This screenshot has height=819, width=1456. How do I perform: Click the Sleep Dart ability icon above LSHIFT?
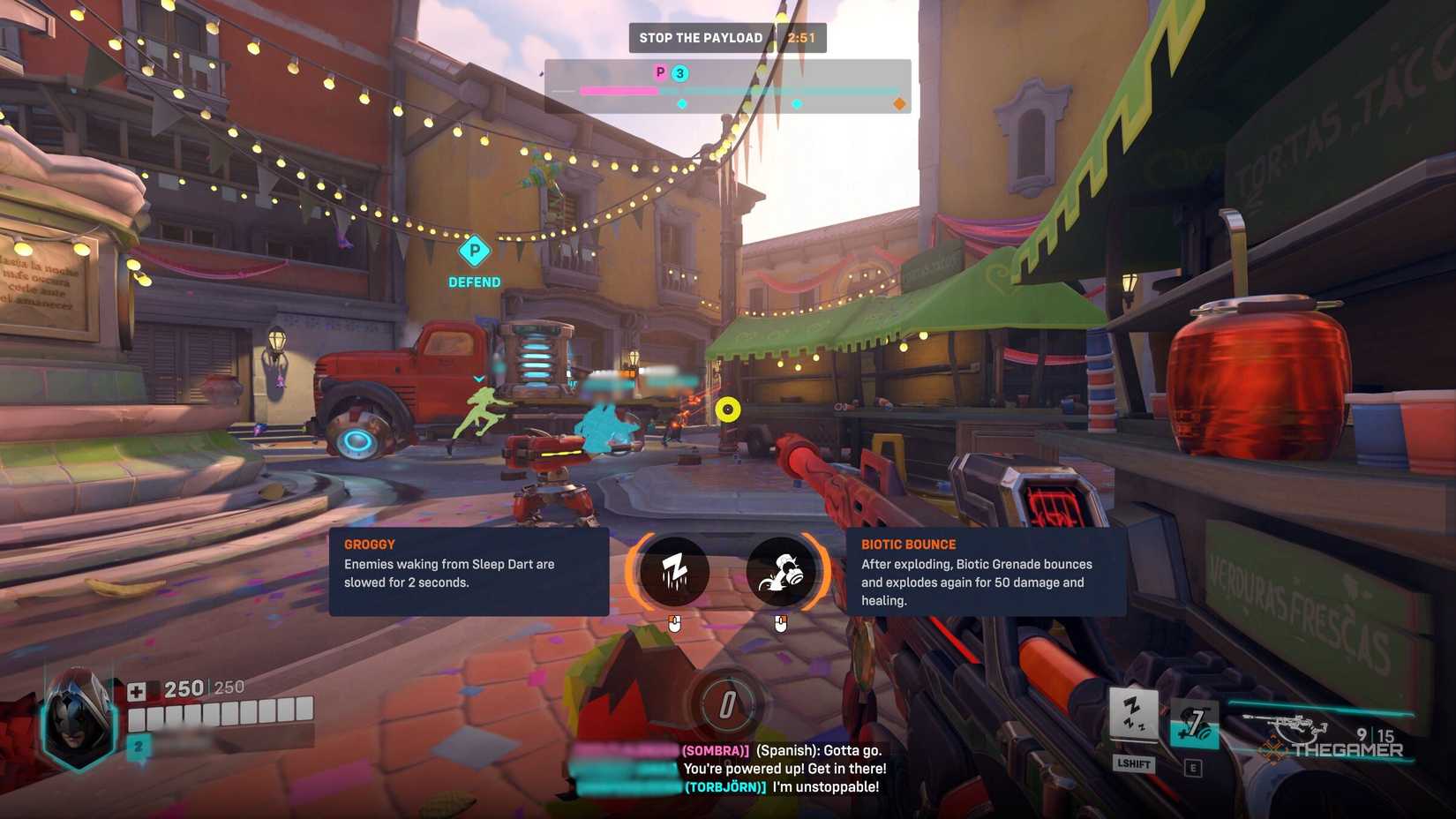tap(1135, 710)
